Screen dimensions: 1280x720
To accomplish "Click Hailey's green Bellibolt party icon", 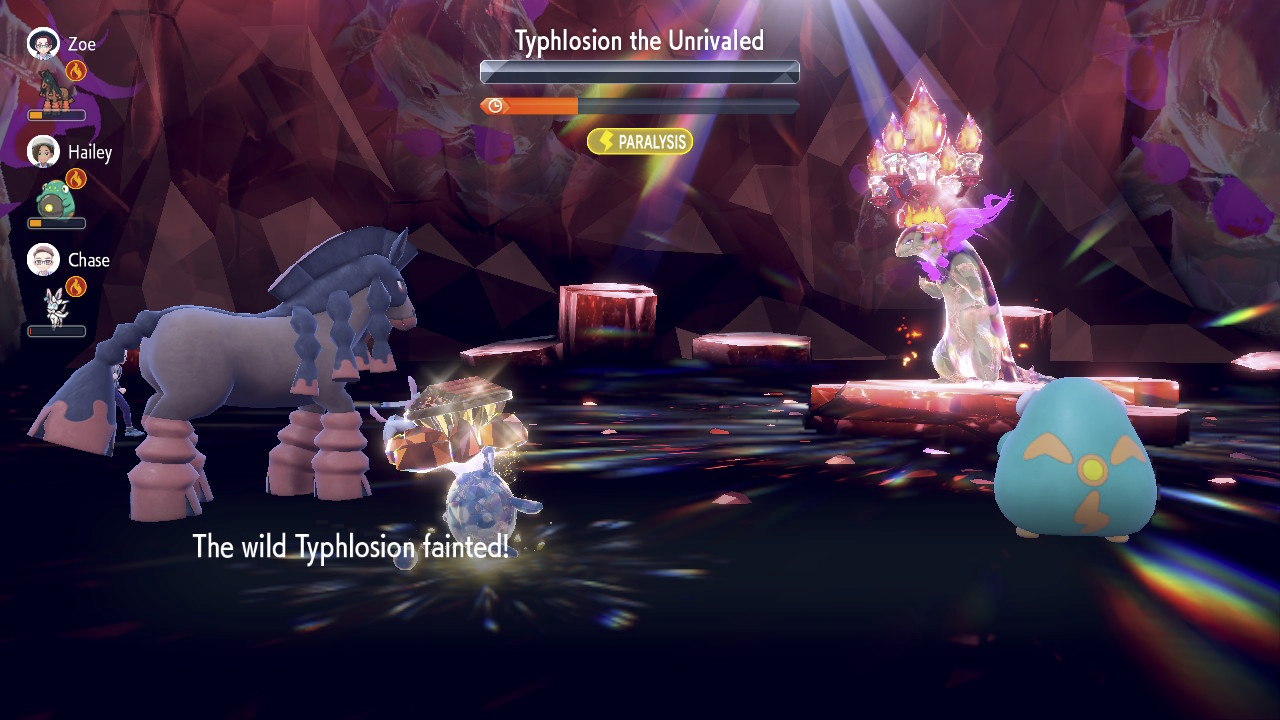I will tap(54, 199).
